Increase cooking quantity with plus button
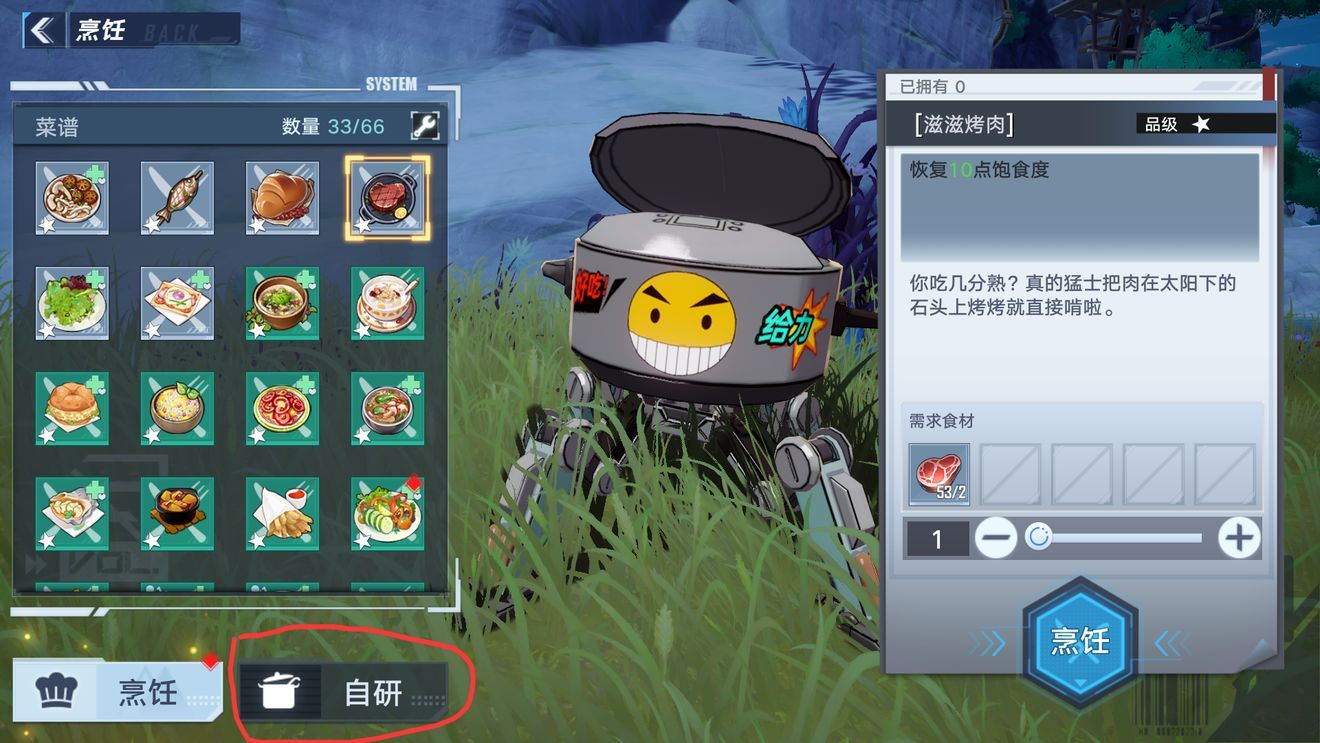Screen dimensions: 1320x743 [x=1238, y=539]
